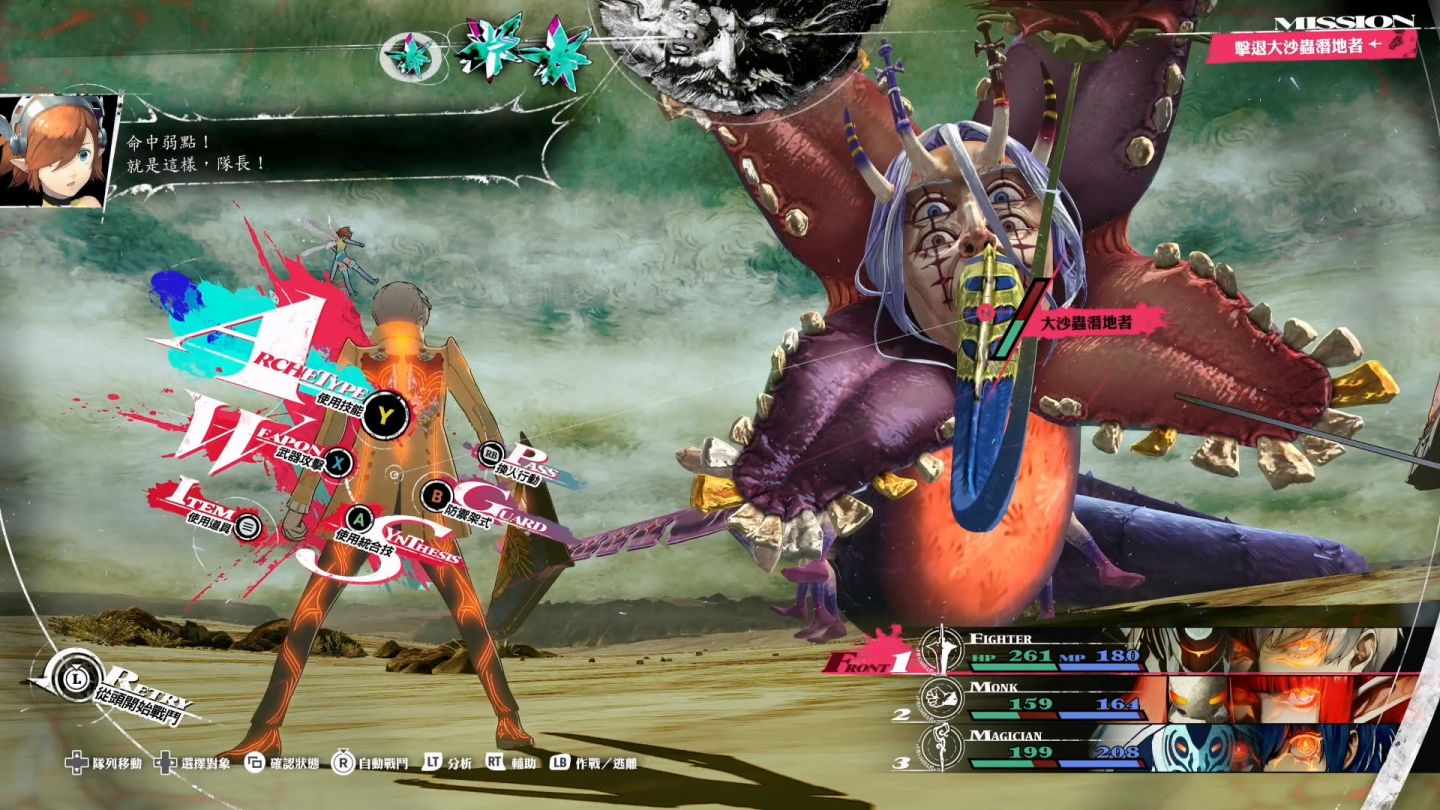Click the navigator fairy portrait
Image resolution: width=1440 pixels, height=810 pixels.
(53, 150)
